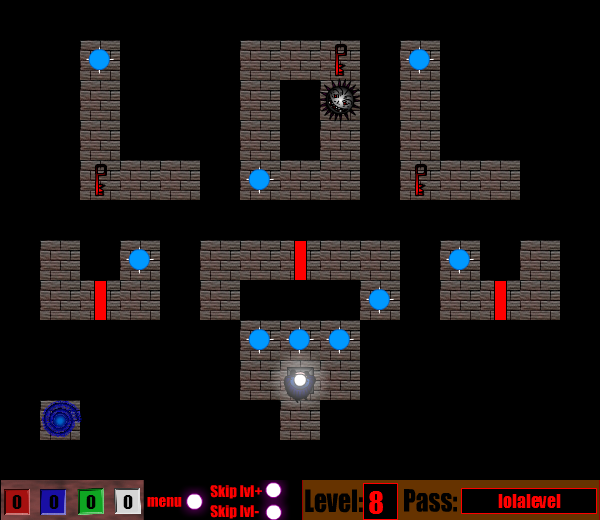Go back a level with Skip lvl-
The width and height of the screenshot is (600, 520).
pyautogui.click(x=273, y=512)
